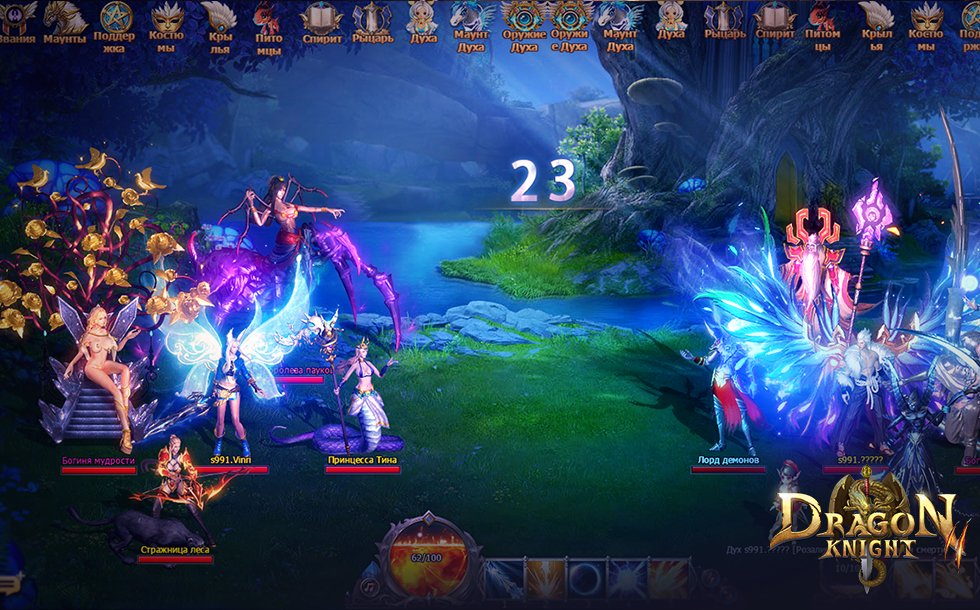Toggle the music note button
The height and width of the screenshot is (610, 980).
point(371,583)
